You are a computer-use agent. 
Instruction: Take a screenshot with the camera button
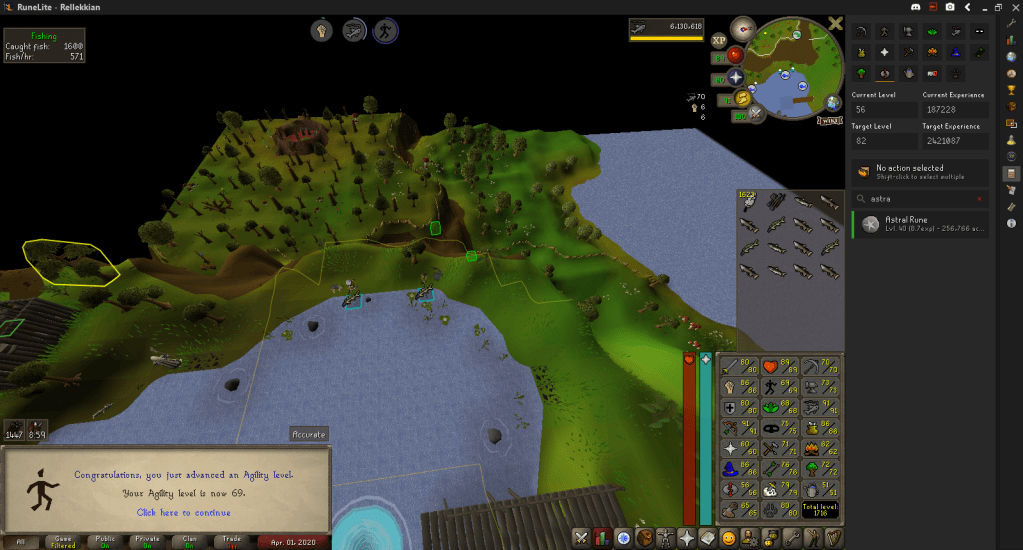(949, 7)
